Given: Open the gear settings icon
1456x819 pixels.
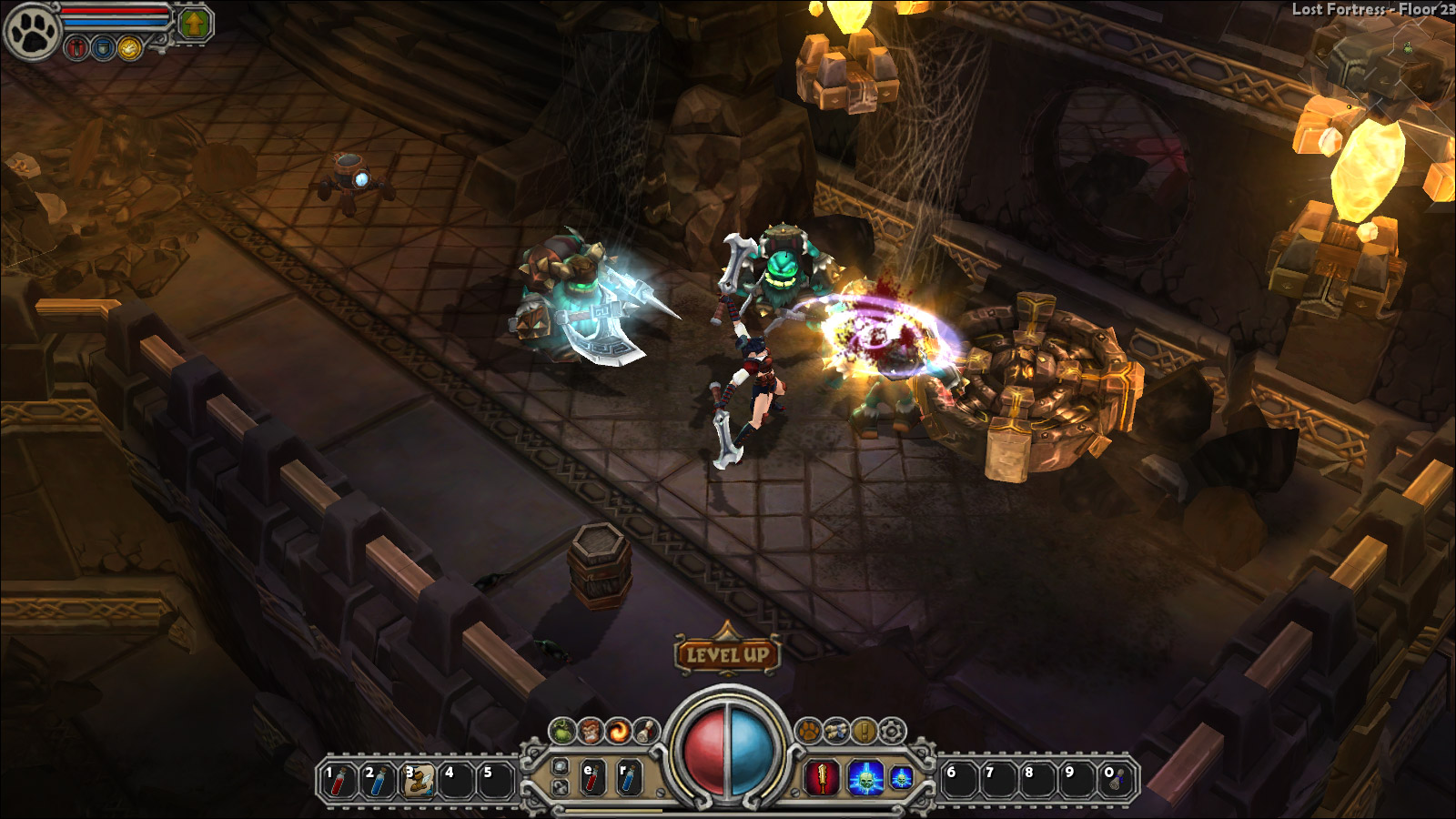Looking at the screenshot, I should click(x=893, y=730).
